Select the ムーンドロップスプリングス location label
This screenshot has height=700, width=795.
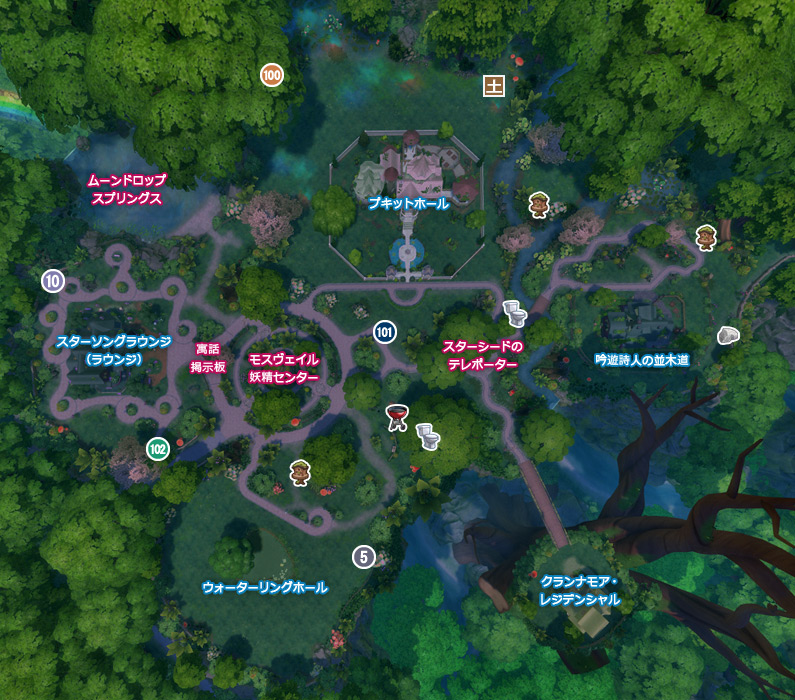[125, 189]
